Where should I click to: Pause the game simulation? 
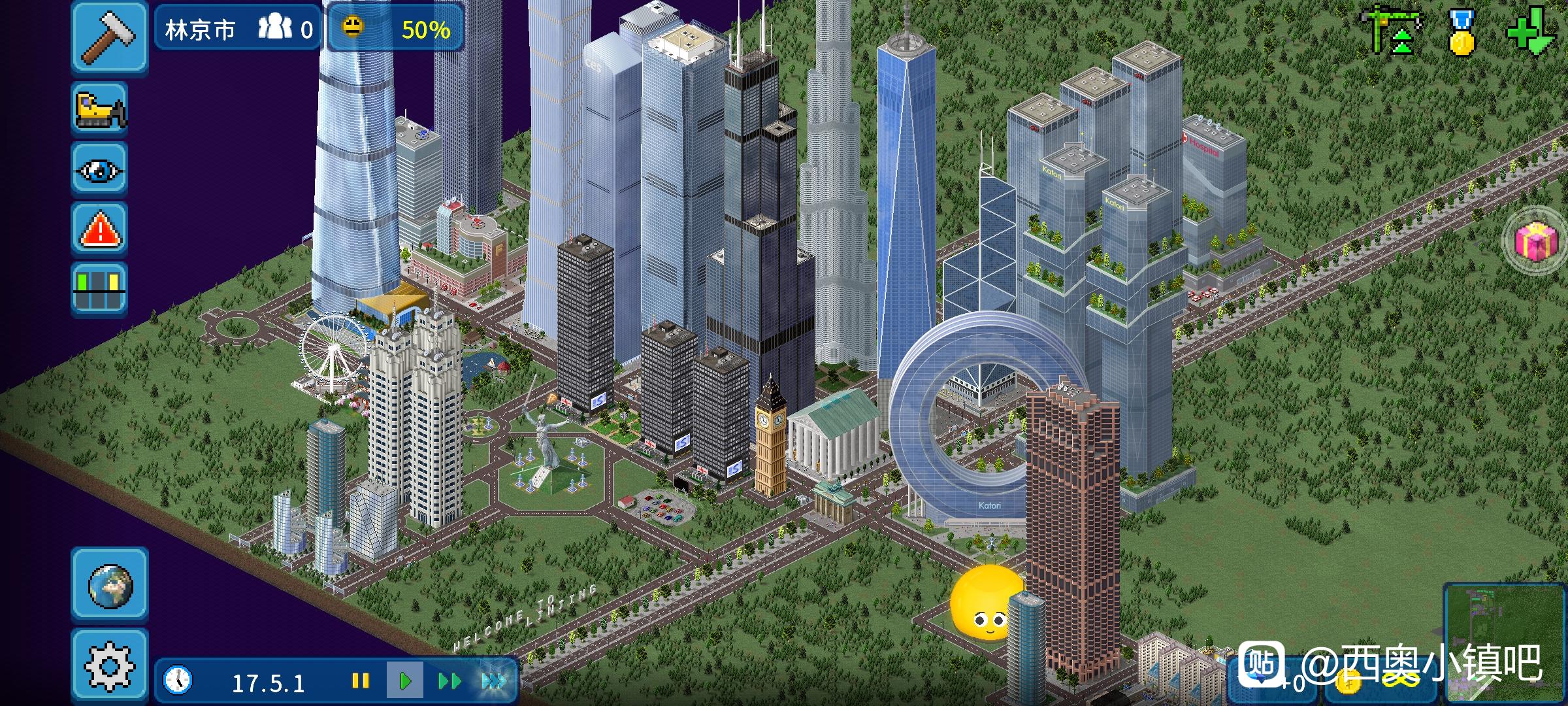(x=361, y=681)
